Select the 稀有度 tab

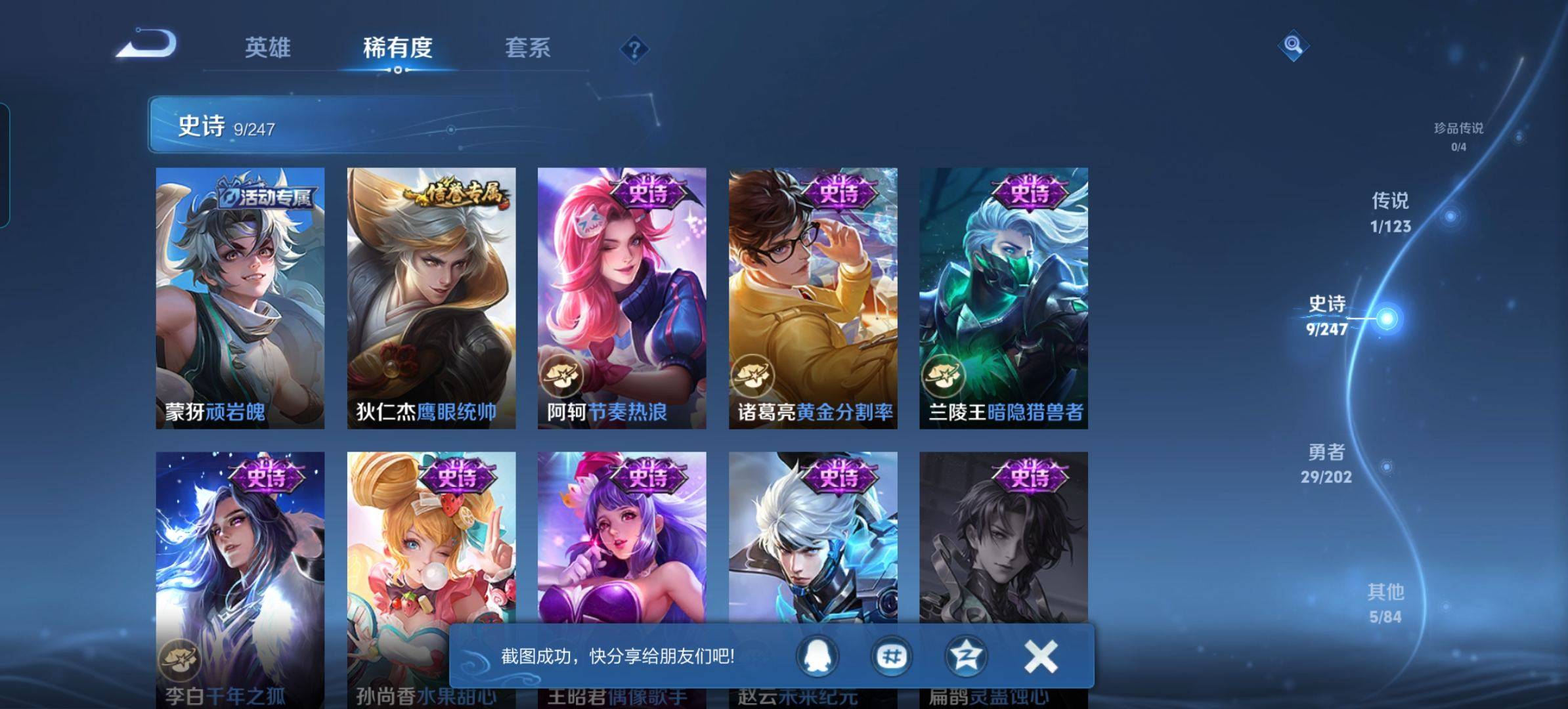coord(397,47)
